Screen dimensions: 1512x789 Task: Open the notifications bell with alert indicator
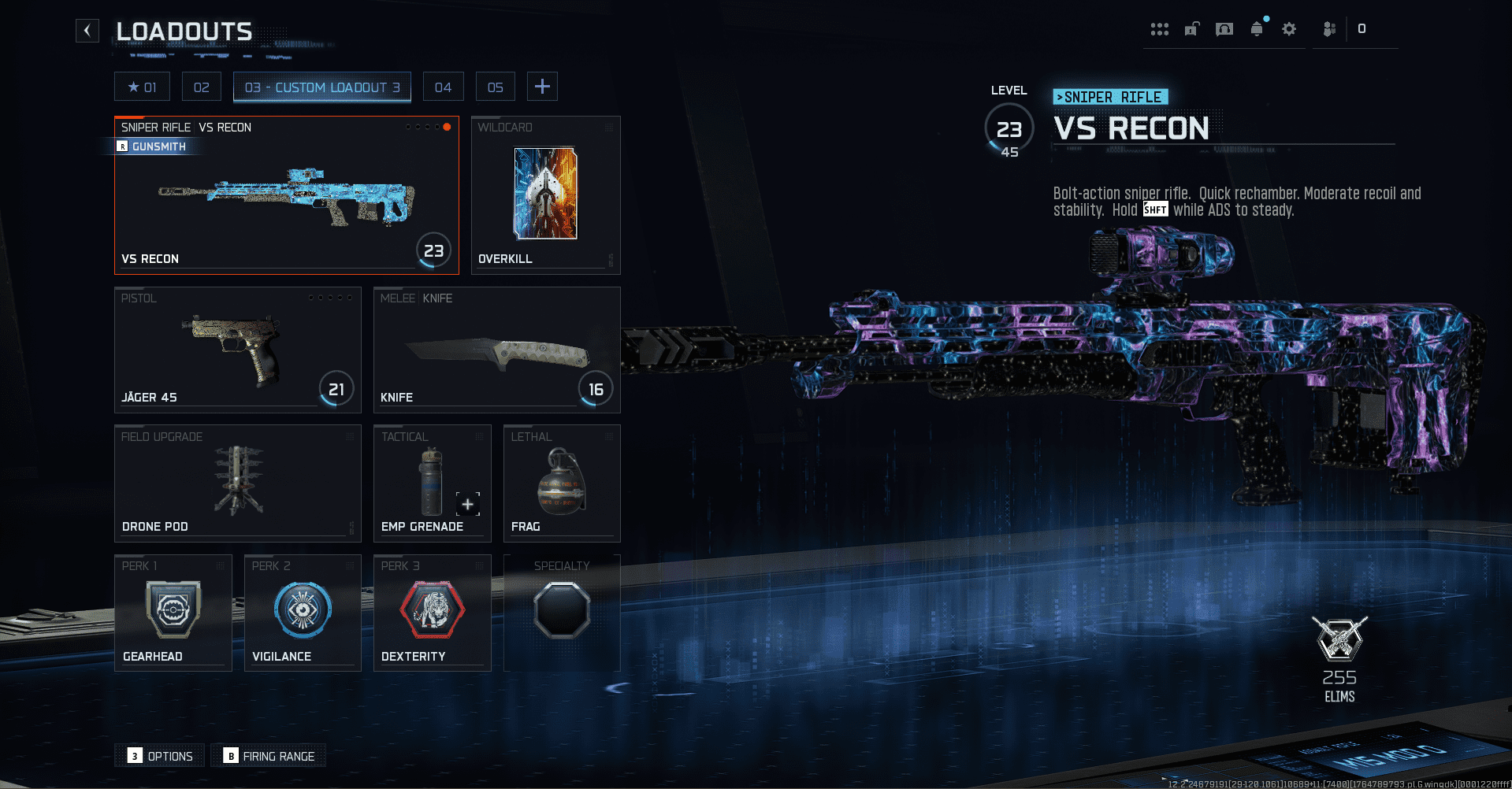[x=1256, y=28]
